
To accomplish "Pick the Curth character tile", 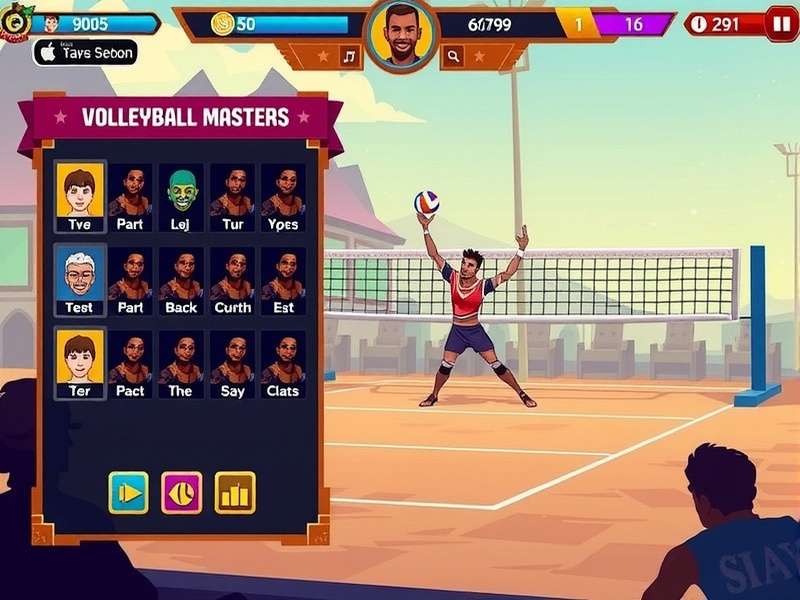I will (x=232, y=280).
